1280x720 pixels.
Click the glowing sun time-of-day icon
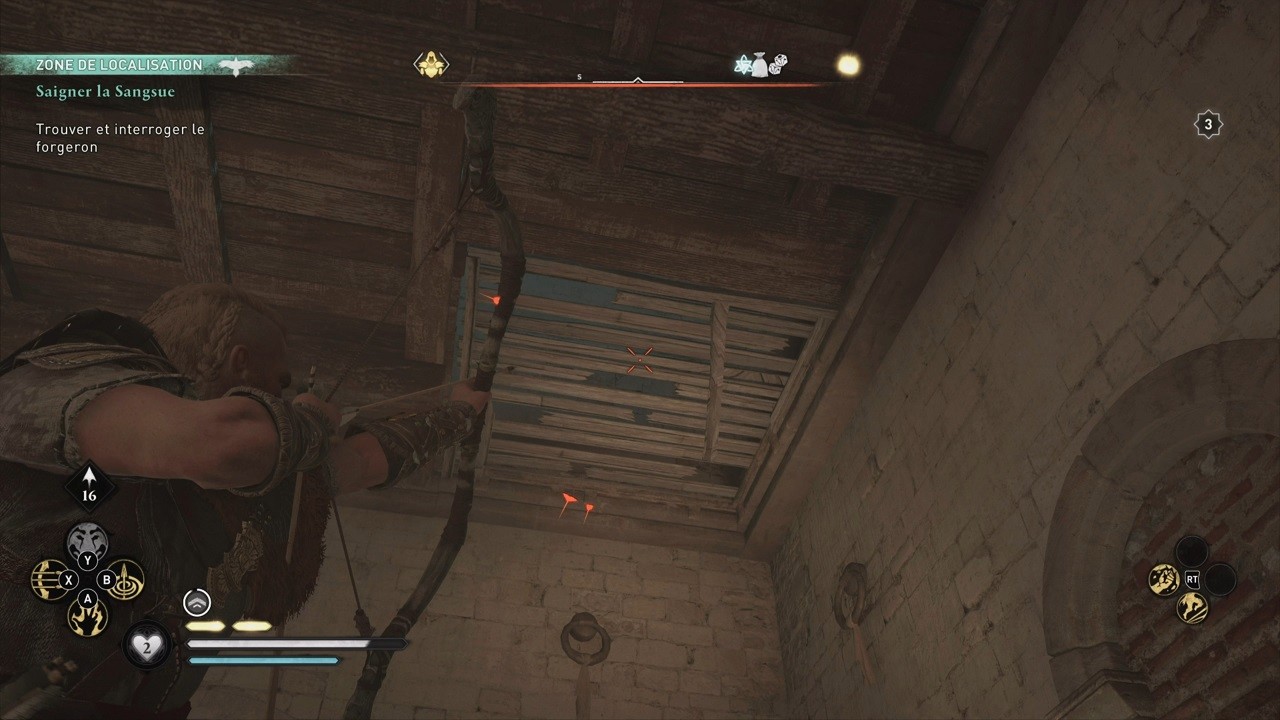[846, 63]
